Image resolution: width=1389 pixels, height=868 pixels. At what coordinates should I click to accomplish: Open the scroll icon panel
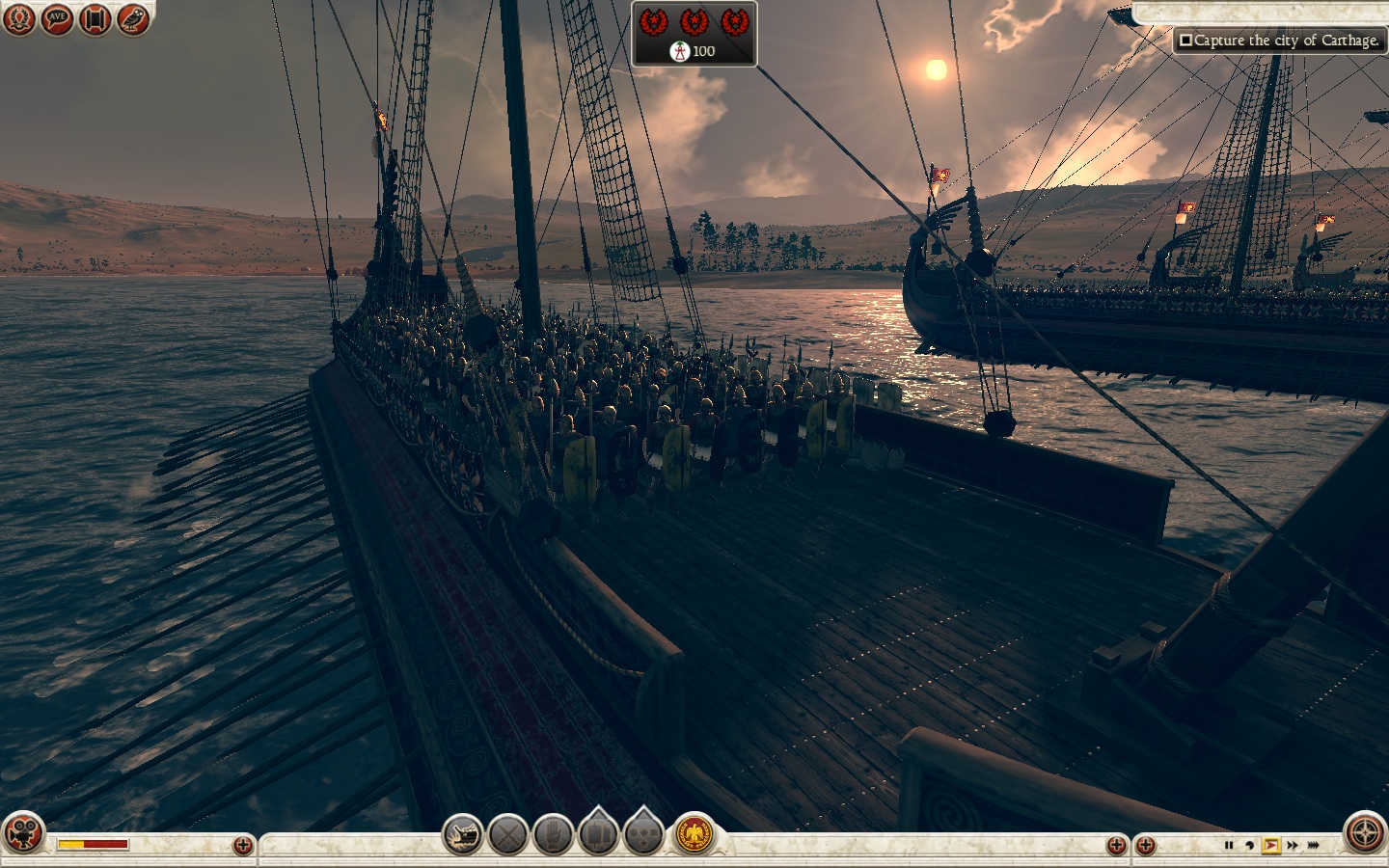tap(95, 19)
